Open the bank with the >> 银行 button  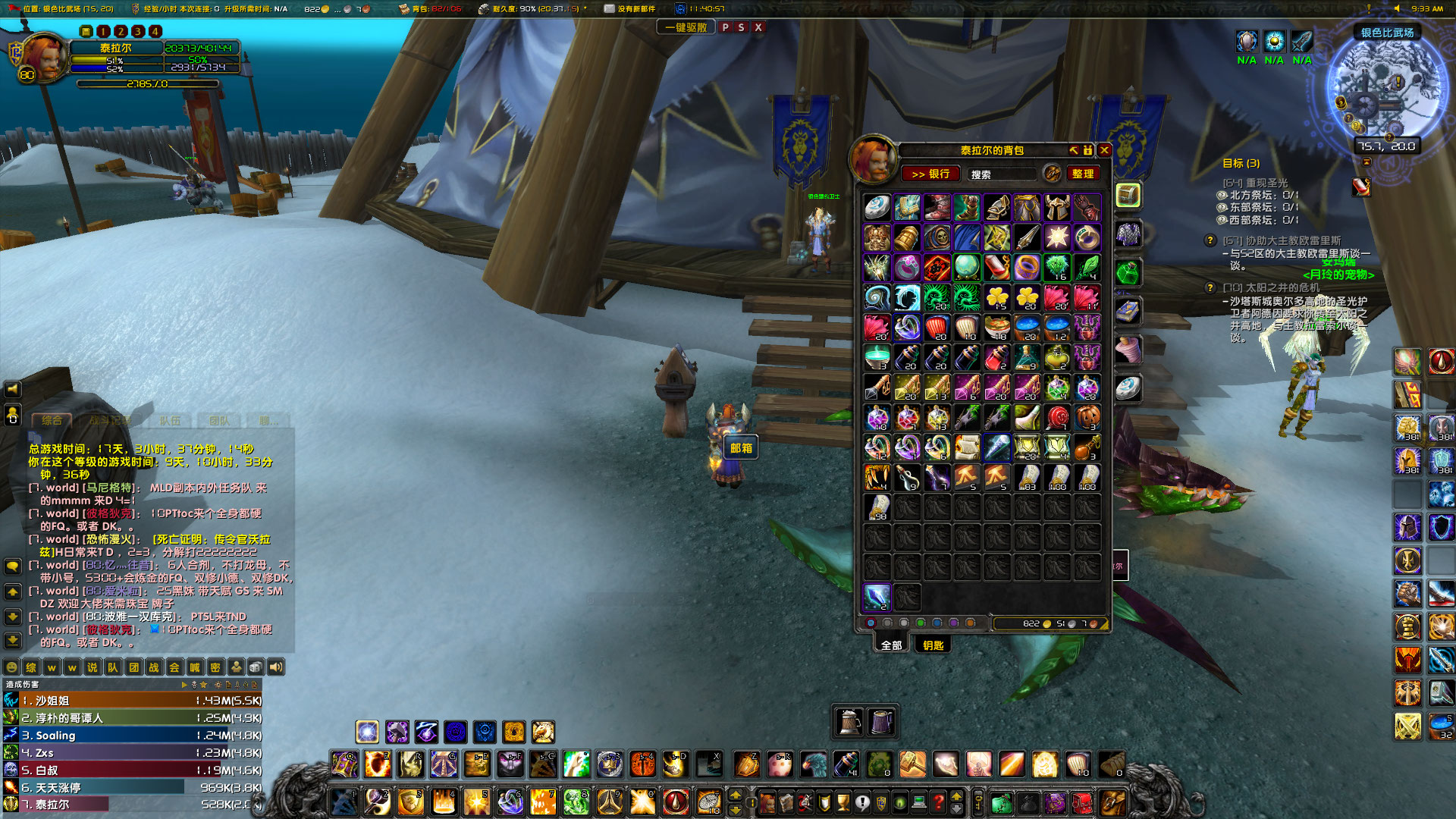click(931, 174)
